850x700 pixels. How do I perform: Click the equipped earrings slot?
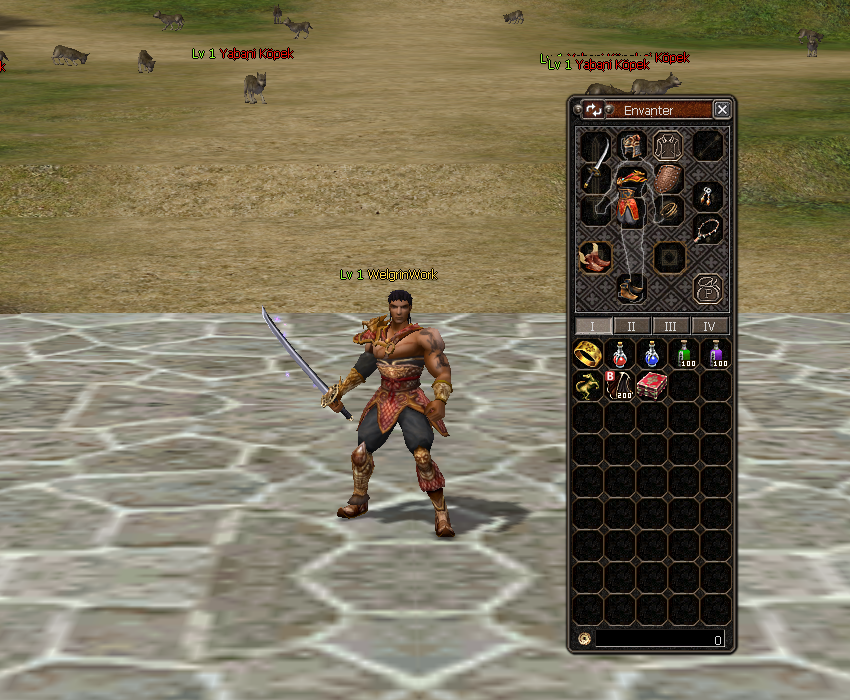(x=707, y=194)
